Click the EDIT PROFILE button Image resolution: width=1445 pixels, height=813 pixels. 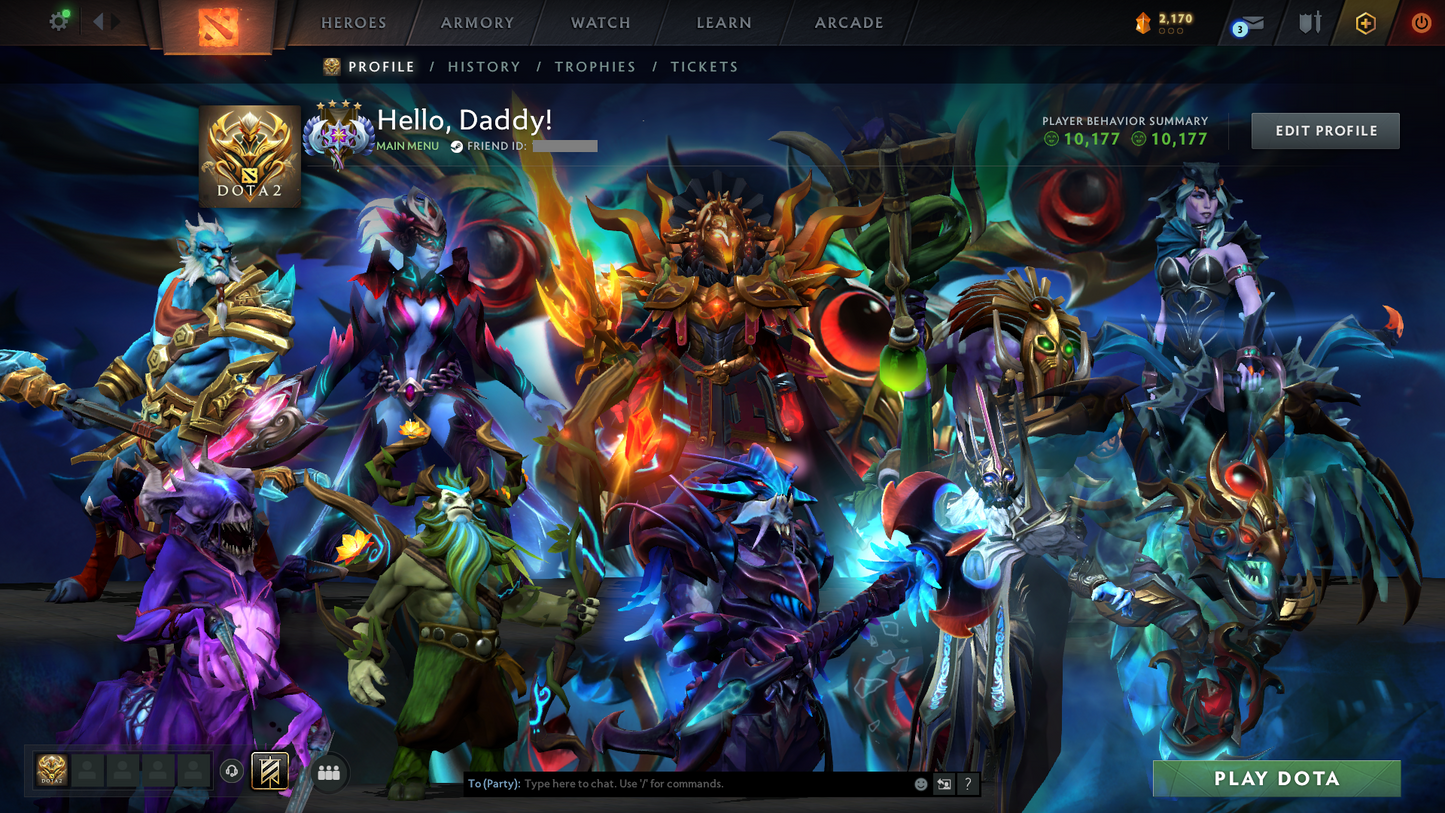(x=1325, y=129)
